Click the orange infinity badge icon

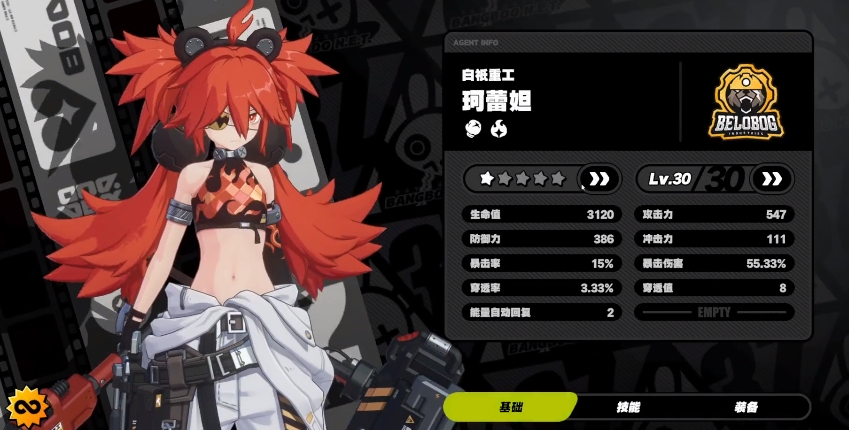[23, 408]
